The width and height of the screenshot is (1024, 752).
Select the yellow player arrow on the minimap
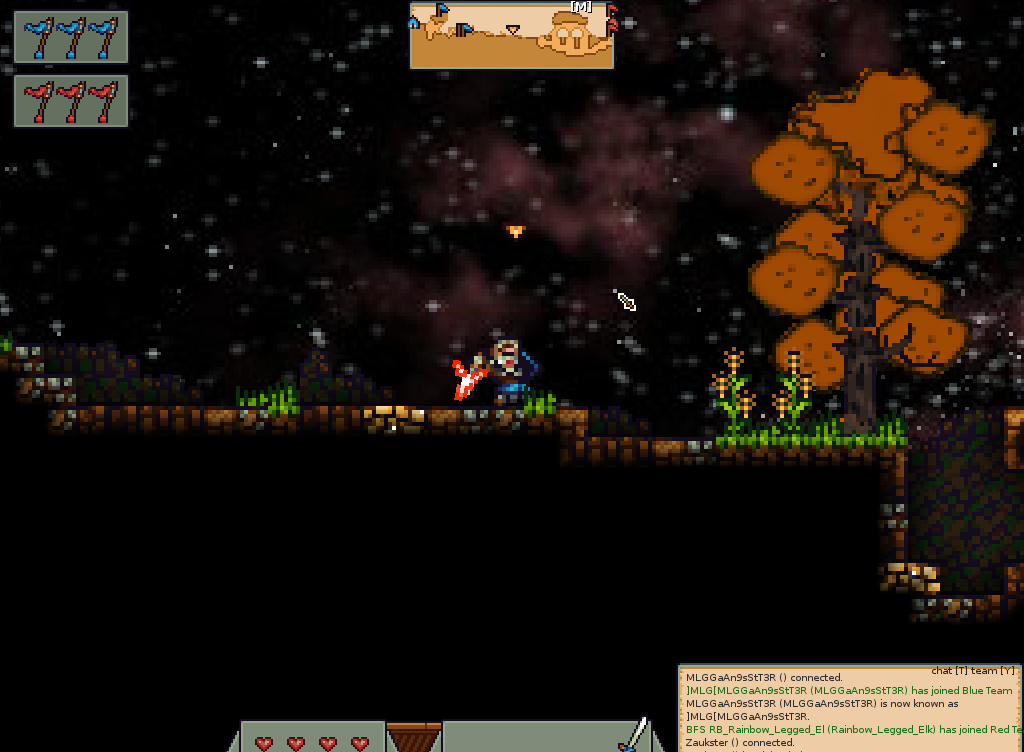pos(513,31)
